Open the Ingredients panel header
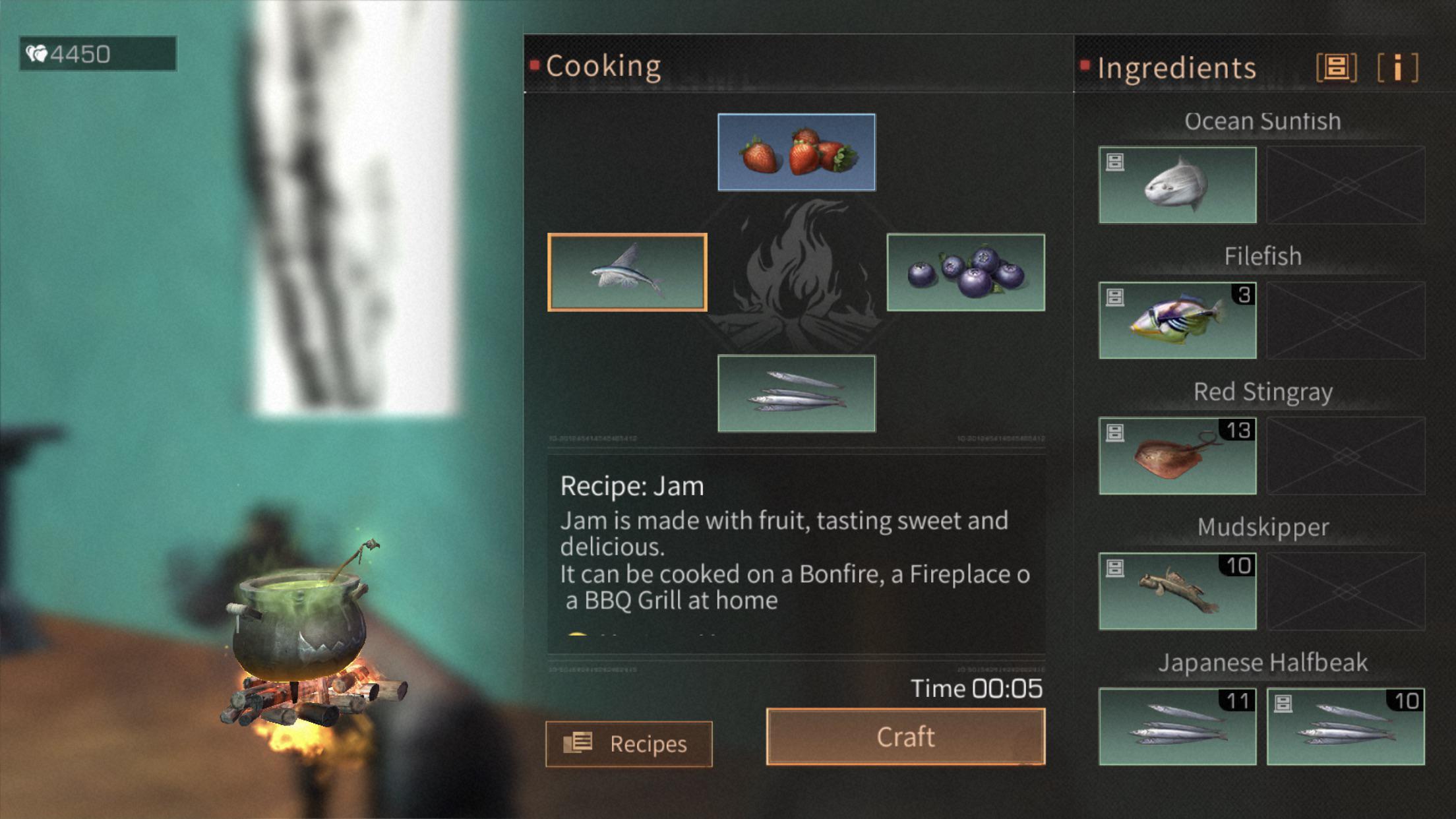This screenshot has width=1456, height=819. pyautogui.click(x=1176, y=67)
